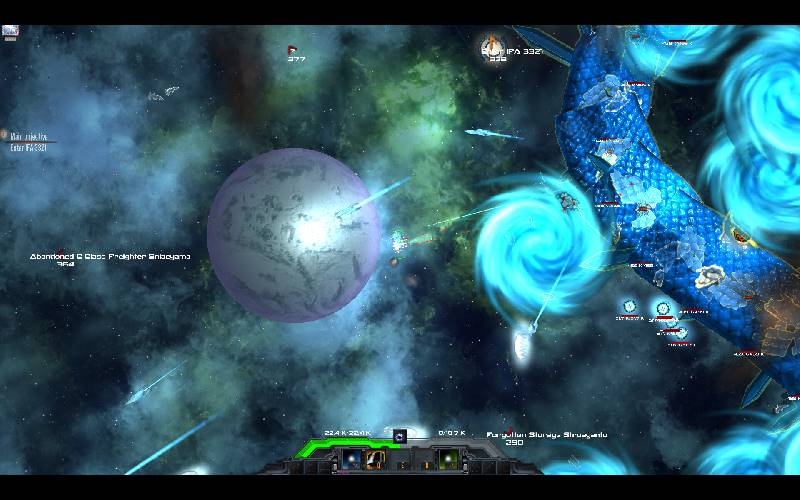Image resolution: width=800 pixels, height=500 pixels.
Task: Activate the green orb ability slot
Action: [448, 459]
